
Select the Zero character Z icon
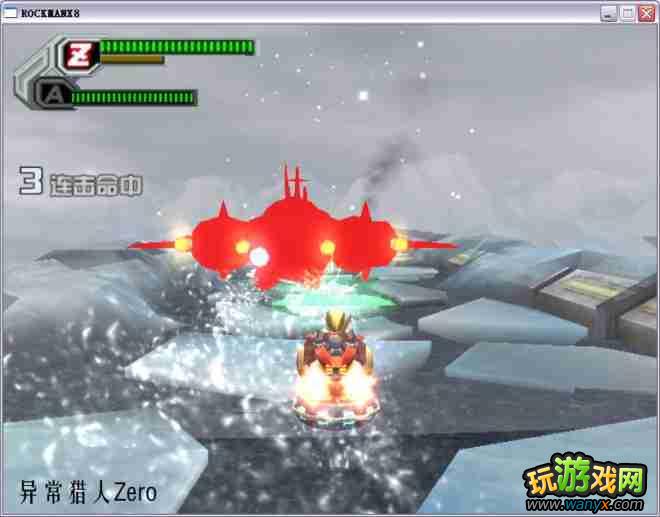pyautogui.click(x=78, y=55)
